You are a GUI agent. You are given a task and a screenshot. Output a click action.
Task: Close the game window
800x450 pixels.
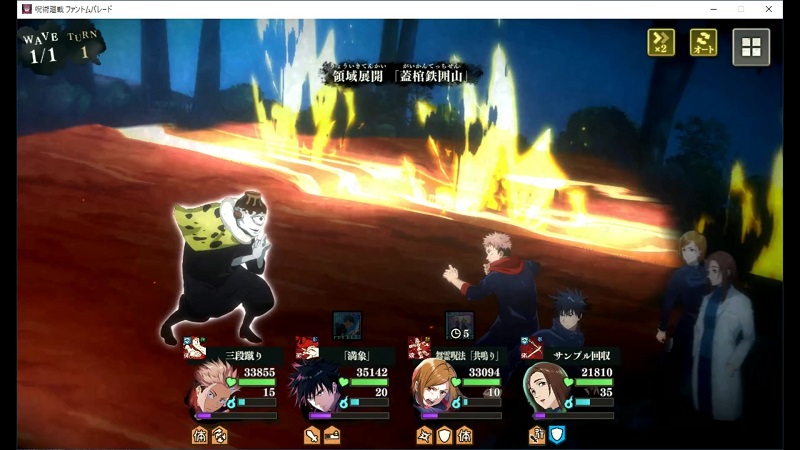click(769, 9)
